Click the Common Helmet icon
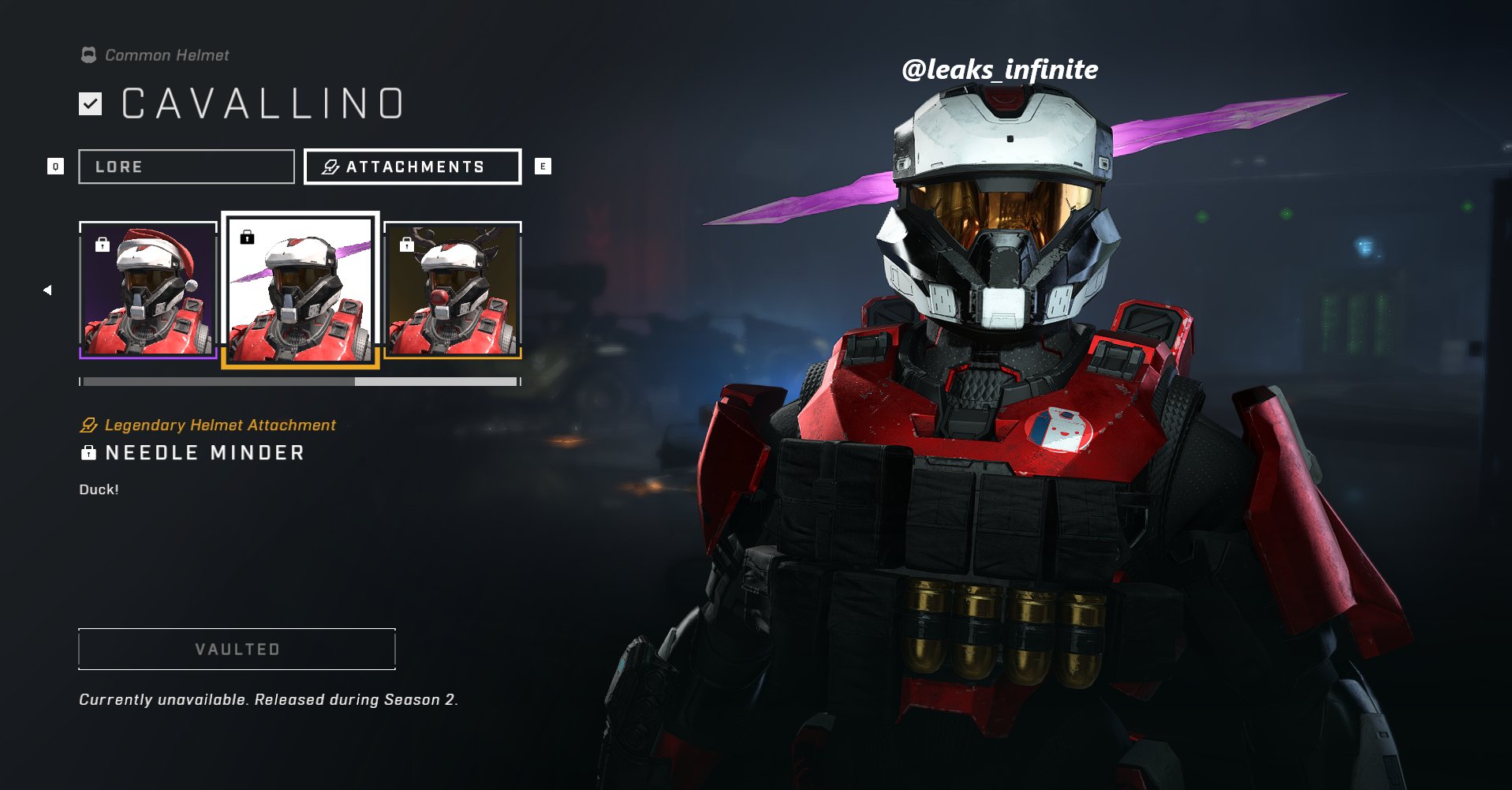Image resolution: width=1512 pixels, height=790 pixels. (87, 54)
